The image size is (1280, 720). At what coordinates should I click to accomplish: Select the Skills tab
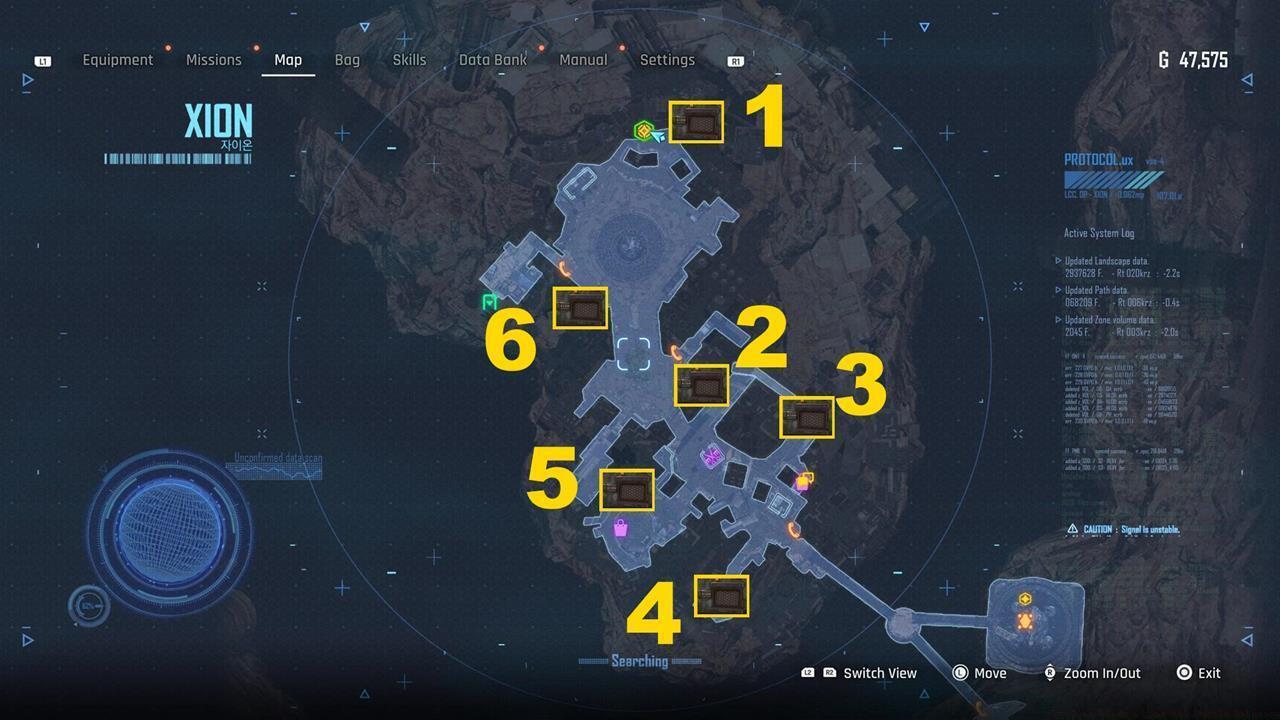click(x=409, y=60)
